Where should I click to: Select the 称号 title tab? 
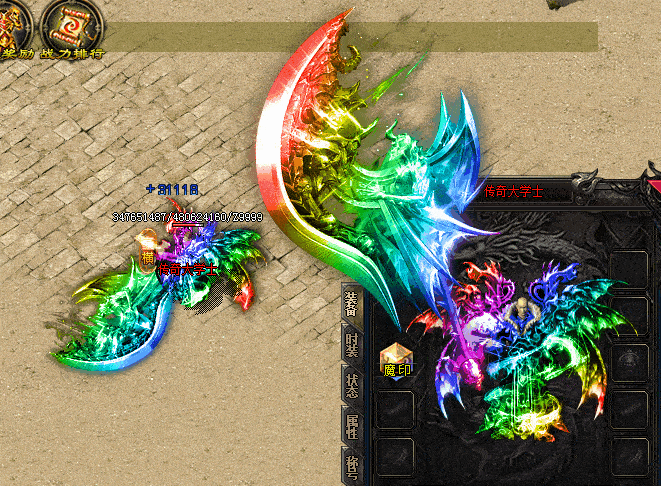[x=352, y=468]
